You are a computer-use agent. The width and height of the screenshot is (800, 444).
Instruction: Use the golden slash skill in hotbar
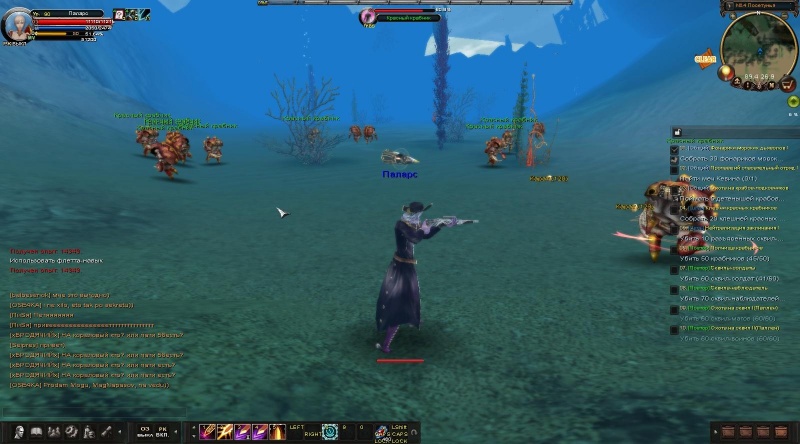pos(225,431)
